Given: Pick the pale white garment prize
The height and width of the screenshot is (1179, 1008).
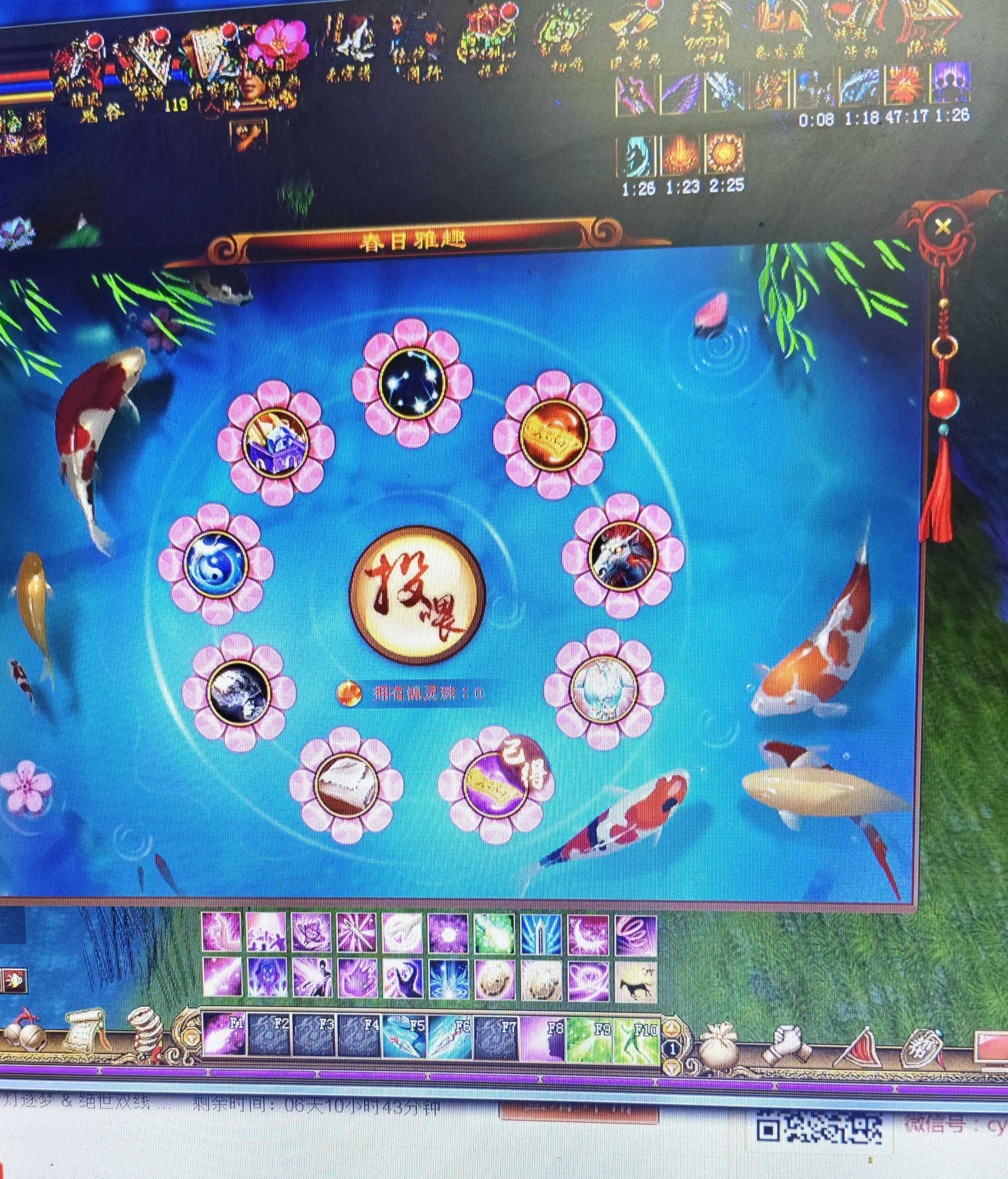Looking at the screenshot, I should click(604, 689).
